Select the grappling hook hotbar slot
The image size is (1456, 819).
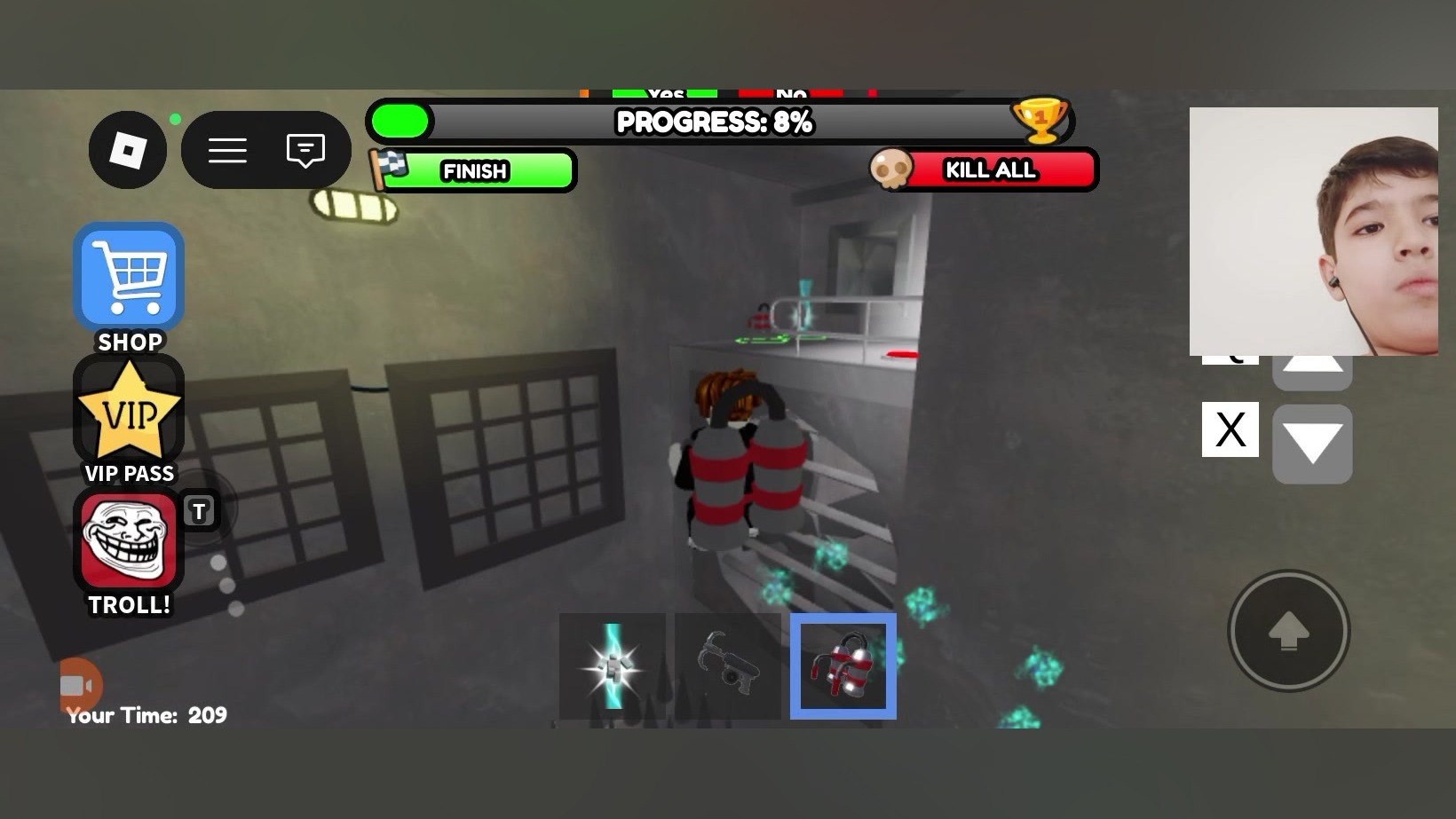[728, 666]
